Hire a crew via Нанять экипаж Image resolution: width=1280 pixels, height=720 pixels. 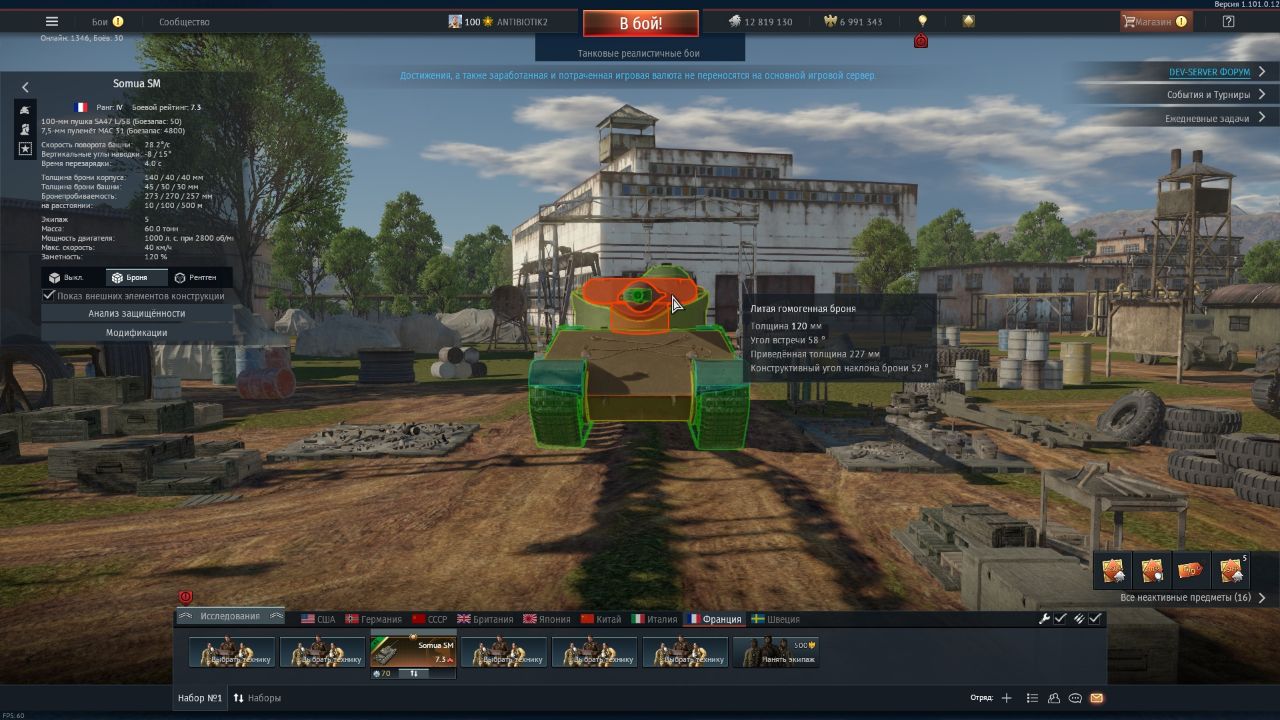[x=776, y=652]
